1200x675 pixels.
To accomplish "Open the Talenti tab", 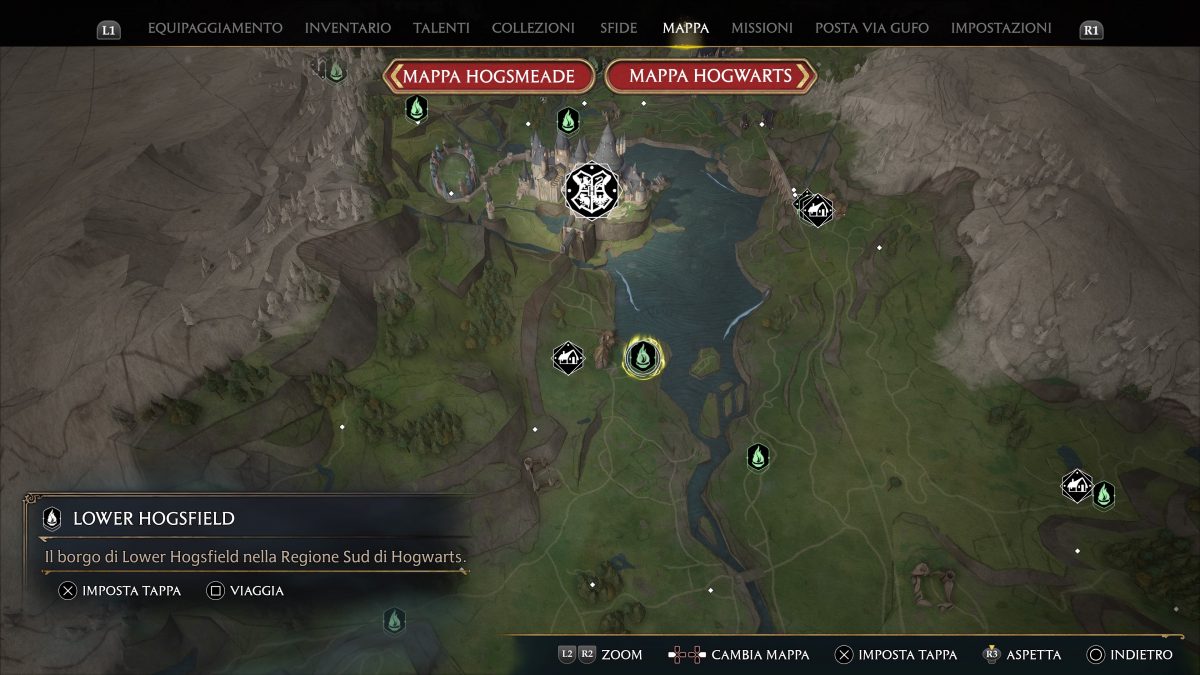I will click(x=441, y=28).
